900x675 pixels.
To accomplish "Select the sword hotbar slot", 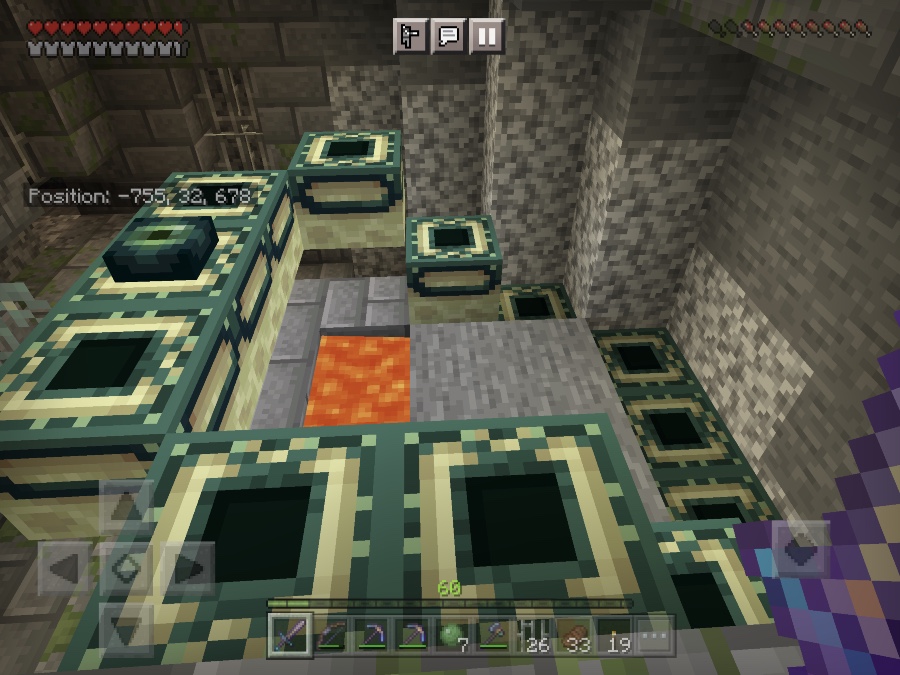I will (x=291, y=635).
